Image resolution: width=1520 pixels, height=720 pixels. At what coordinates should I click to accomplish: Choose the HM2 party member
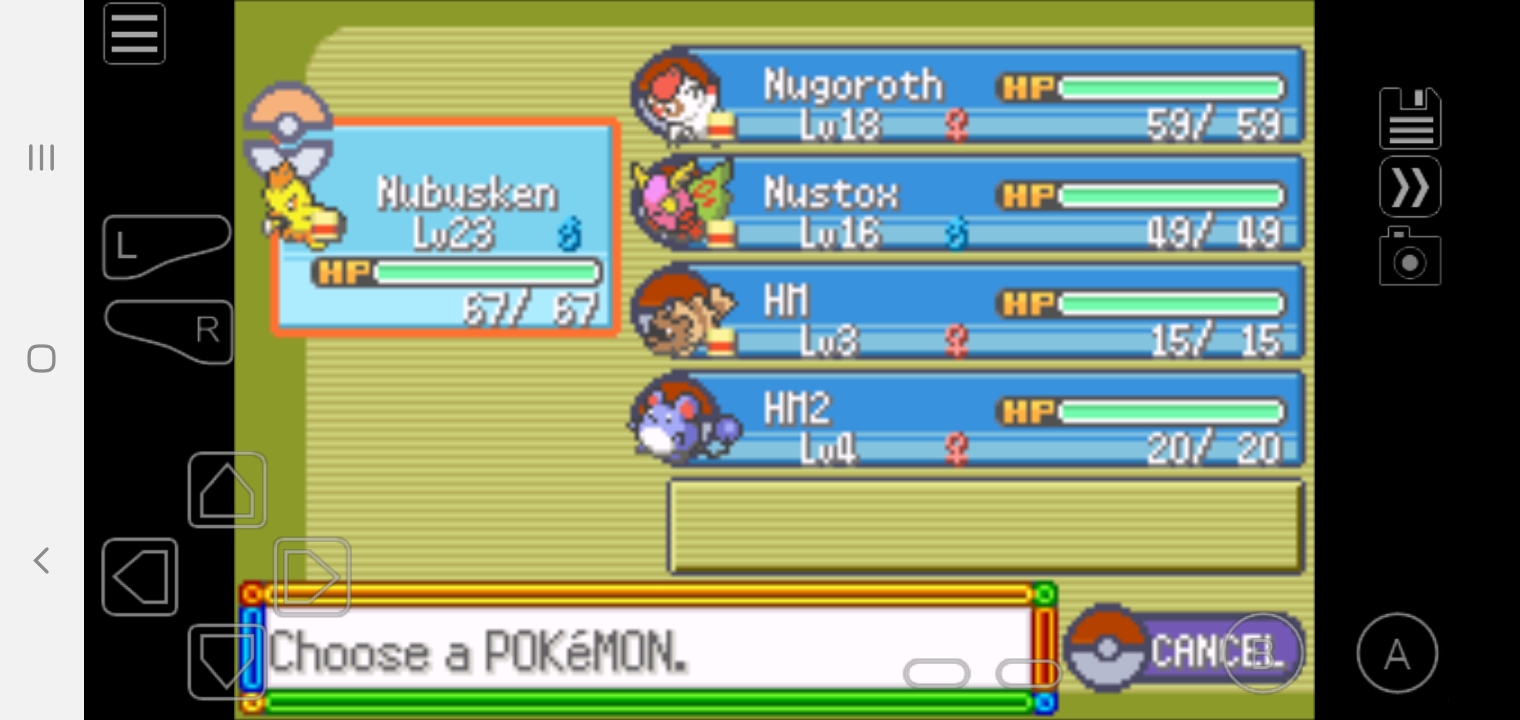(x=968, y=421)
